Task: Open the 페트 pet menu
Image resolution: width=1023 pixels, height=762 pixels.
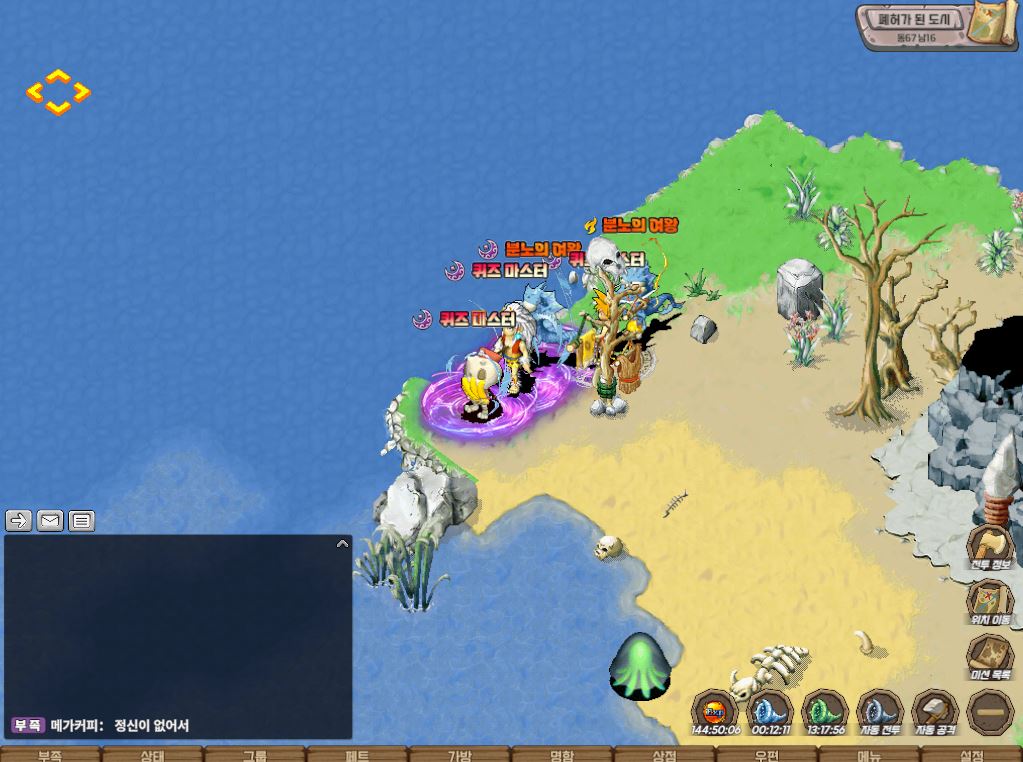Action: click(x=357, y=755)
